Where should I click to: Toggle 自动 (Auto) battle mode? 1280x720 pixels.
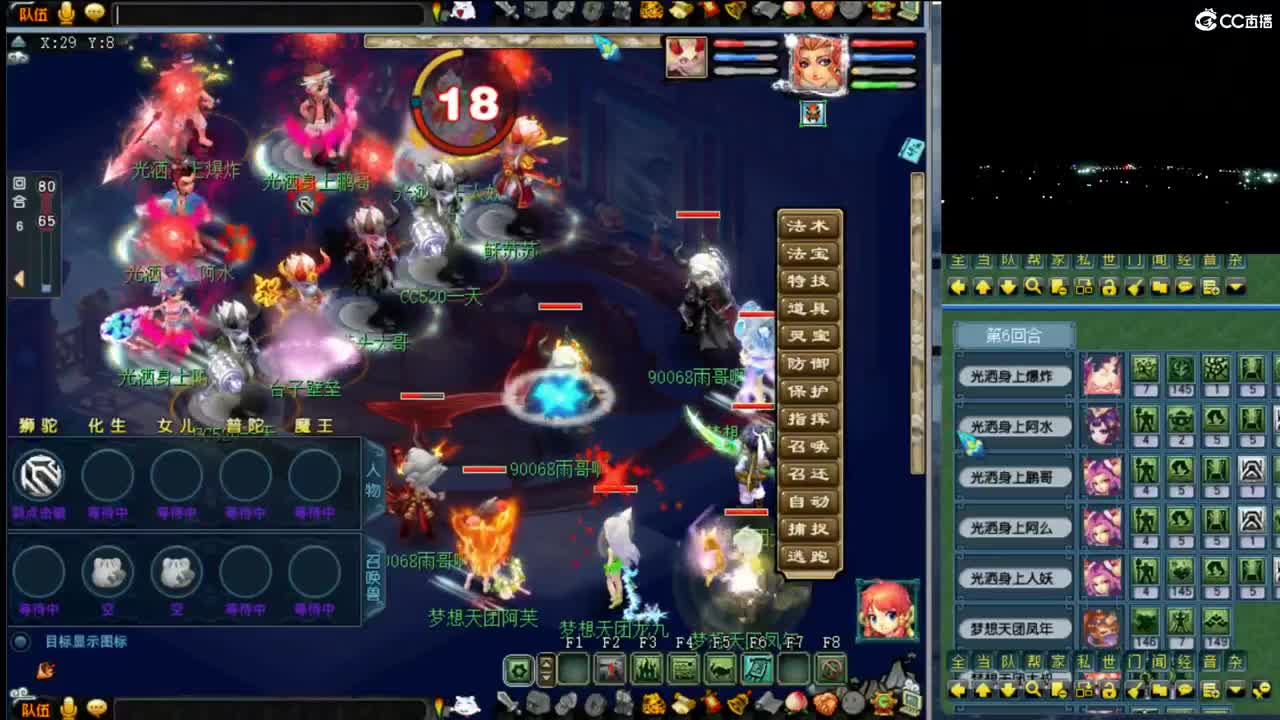pos(810,502)
